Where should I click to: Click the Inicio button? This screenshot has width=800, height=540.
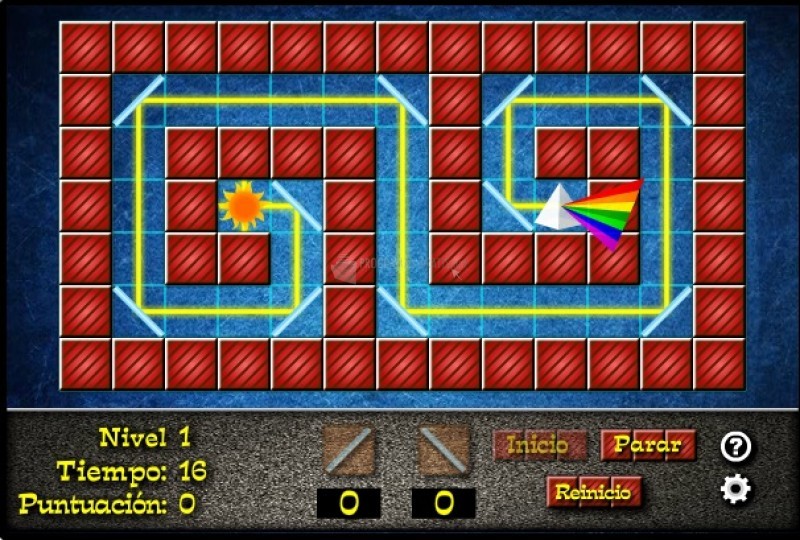click(x=539, y=445)
